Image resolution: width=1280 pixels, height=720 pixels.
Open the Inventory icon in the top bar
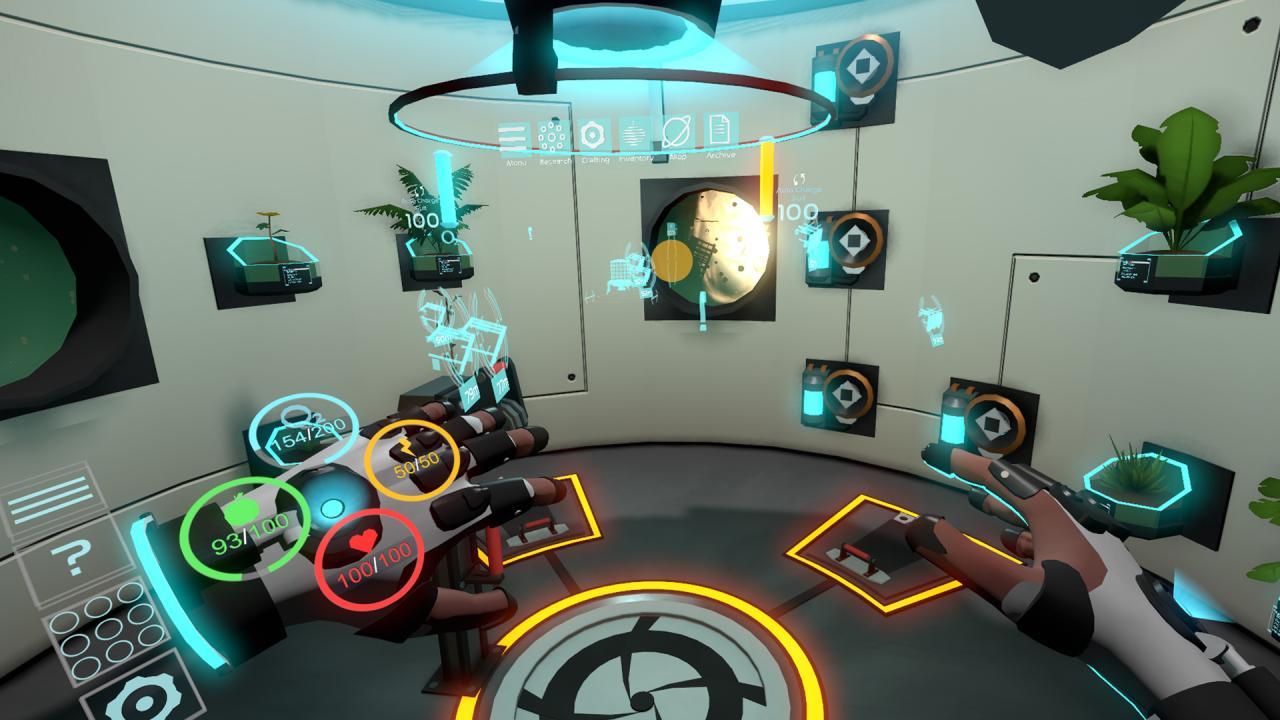tap(634, 133)
